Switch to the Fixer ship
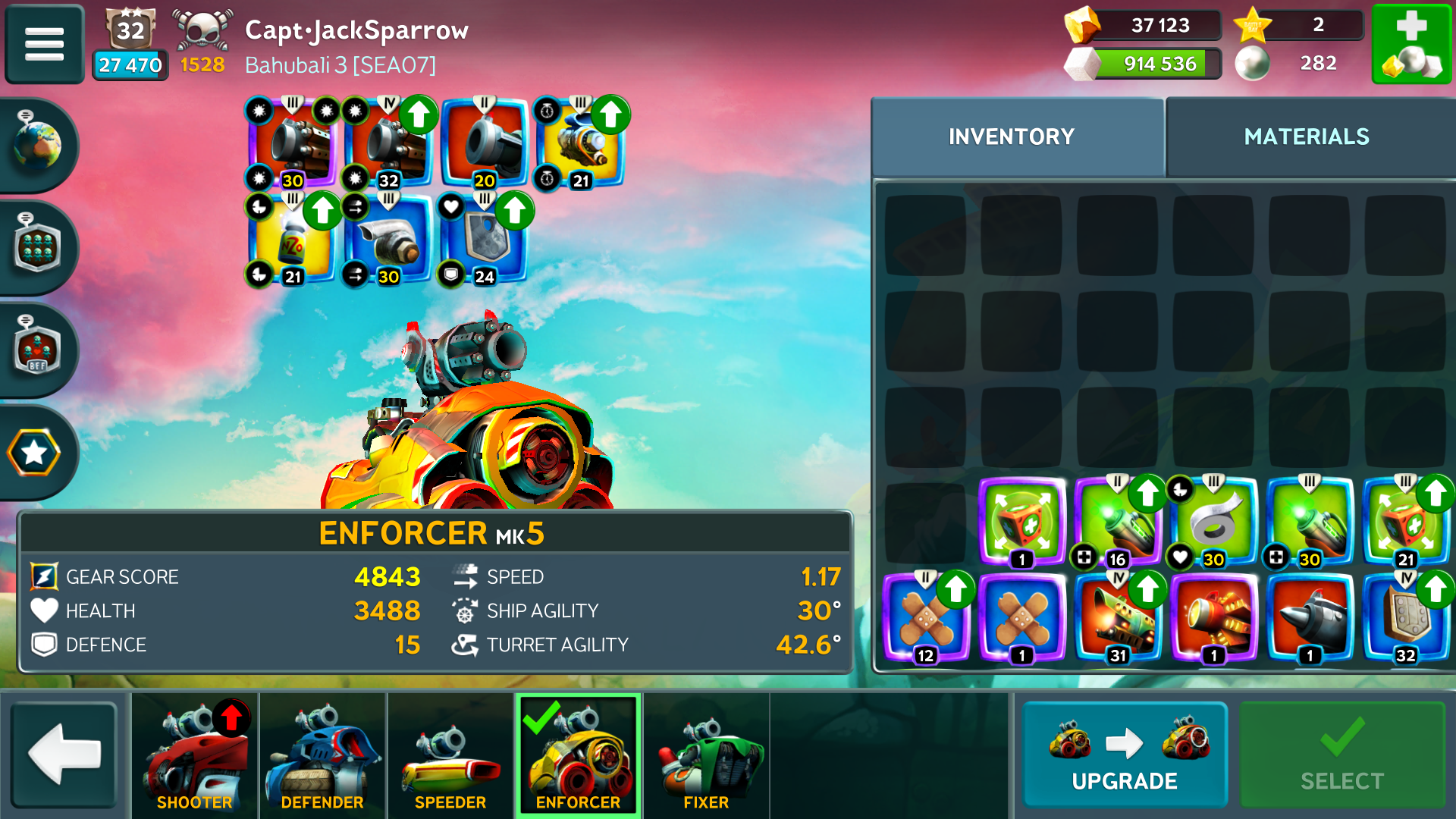 706,755
